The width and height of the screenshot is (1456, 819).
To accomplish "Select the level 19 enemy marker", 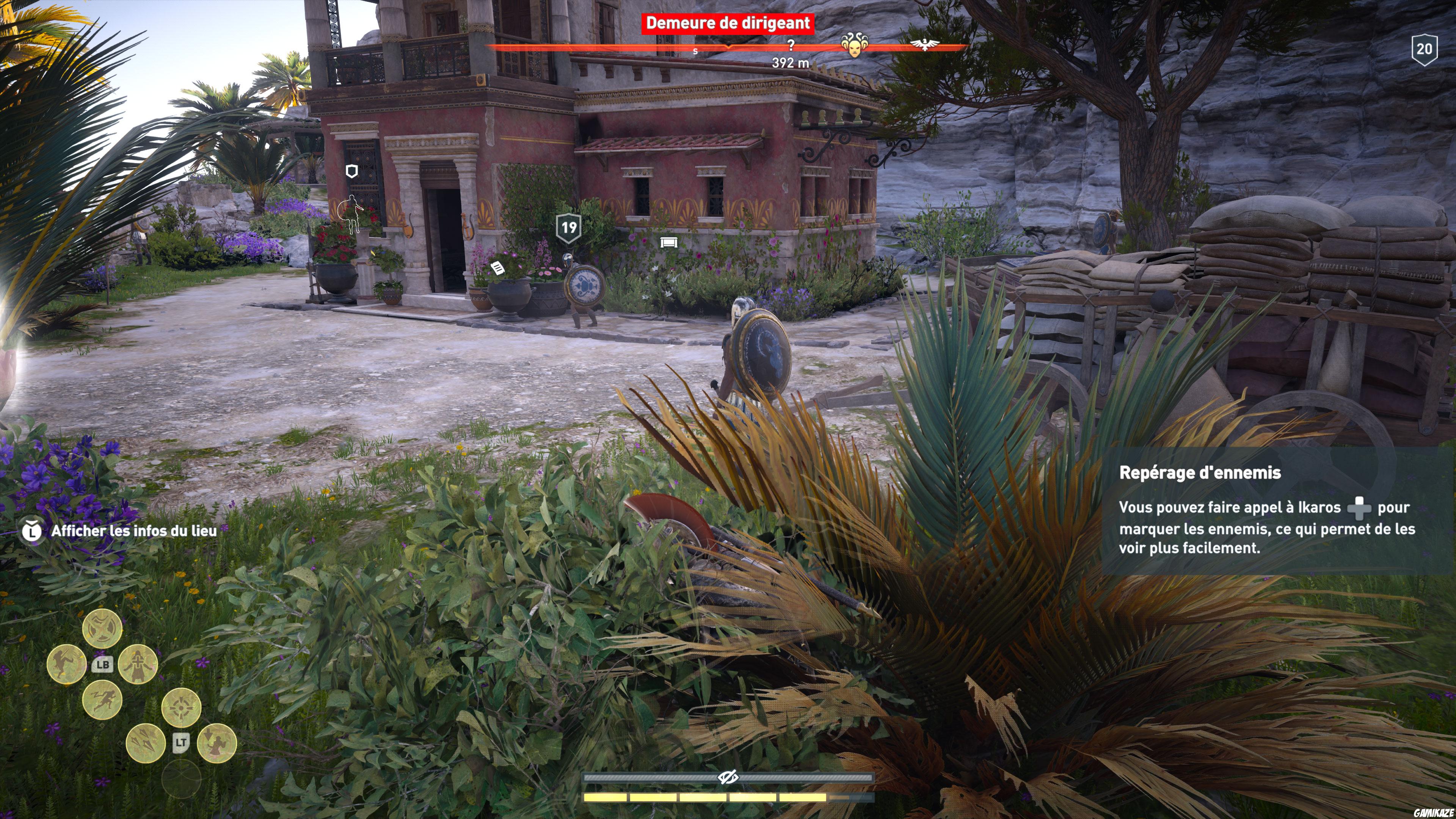I will coord(570,228).
